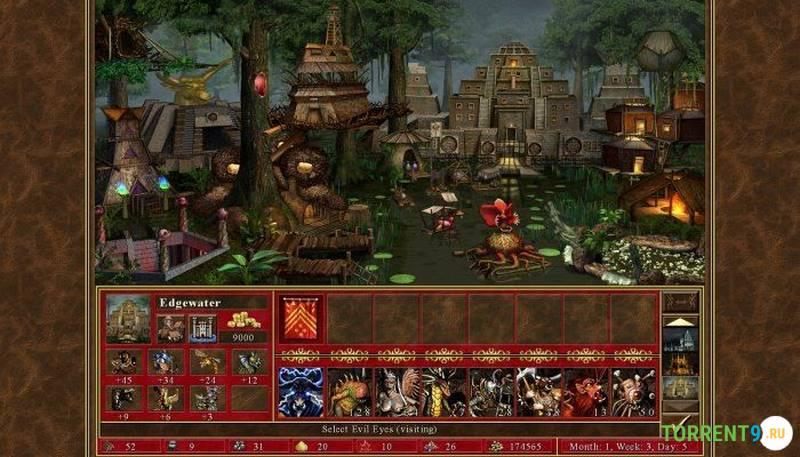Open the town hall icon beside the fort

171,328
